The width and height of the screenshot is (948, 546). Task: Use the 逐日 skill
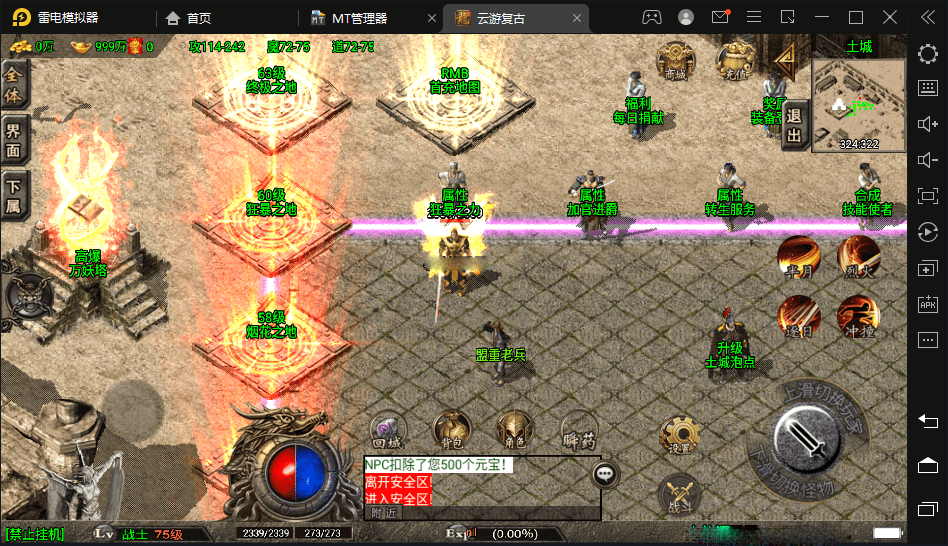pyautogui.click(x=799, y=315)
